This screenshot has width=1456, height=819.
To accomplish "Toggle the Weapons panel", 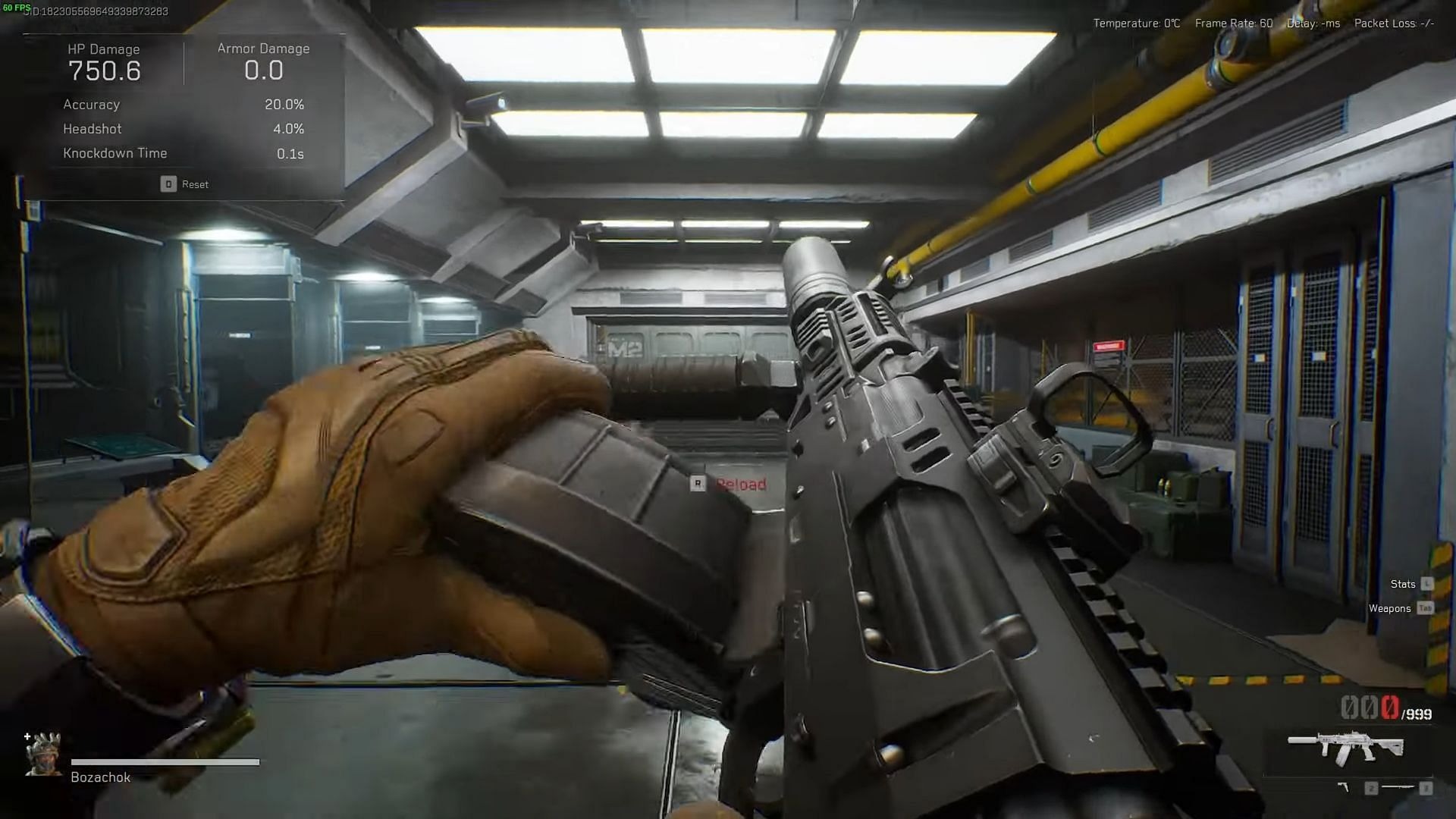I will pyautogui.click(x=1391, y=608).
